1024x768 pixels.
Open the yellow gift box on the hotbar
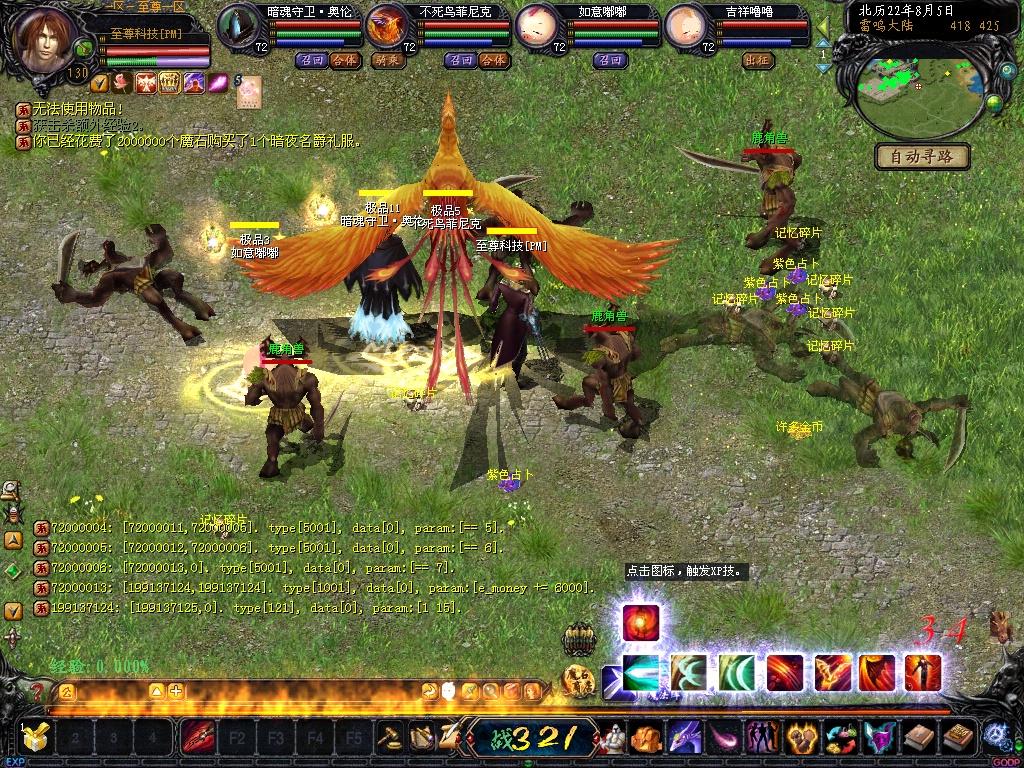[35, 738]
